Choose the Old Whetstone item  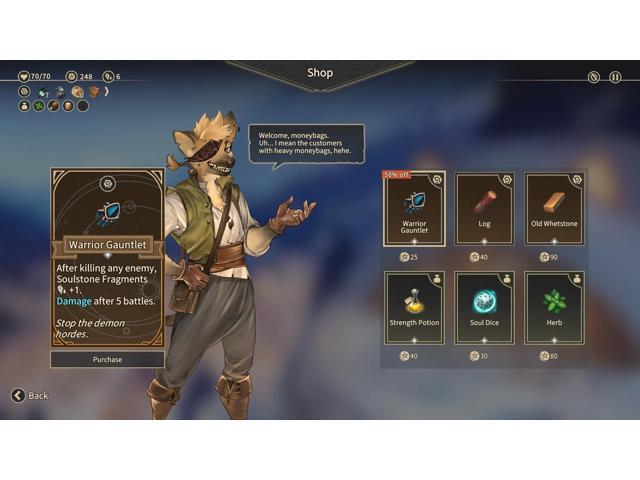[x=554, y=209]
